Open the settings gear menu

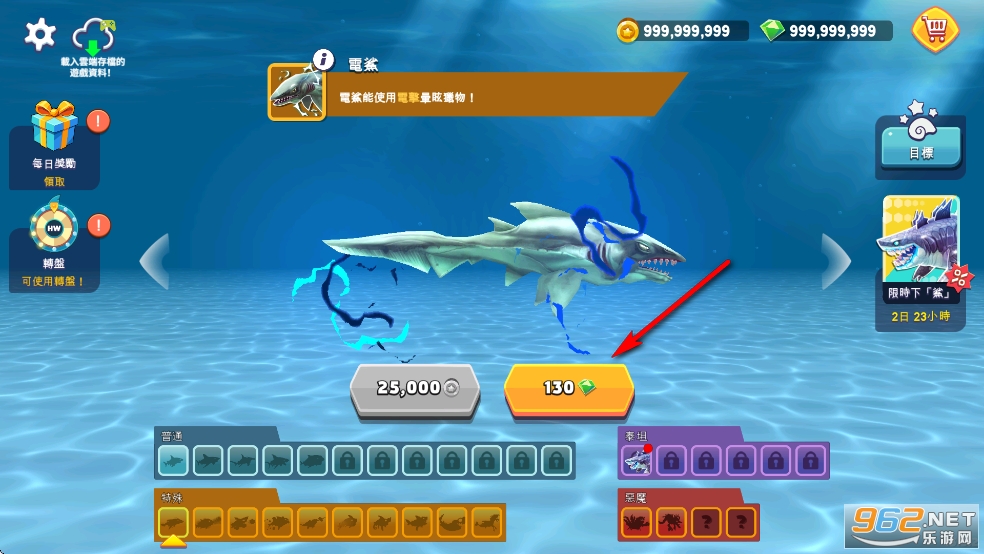(40, 35)
